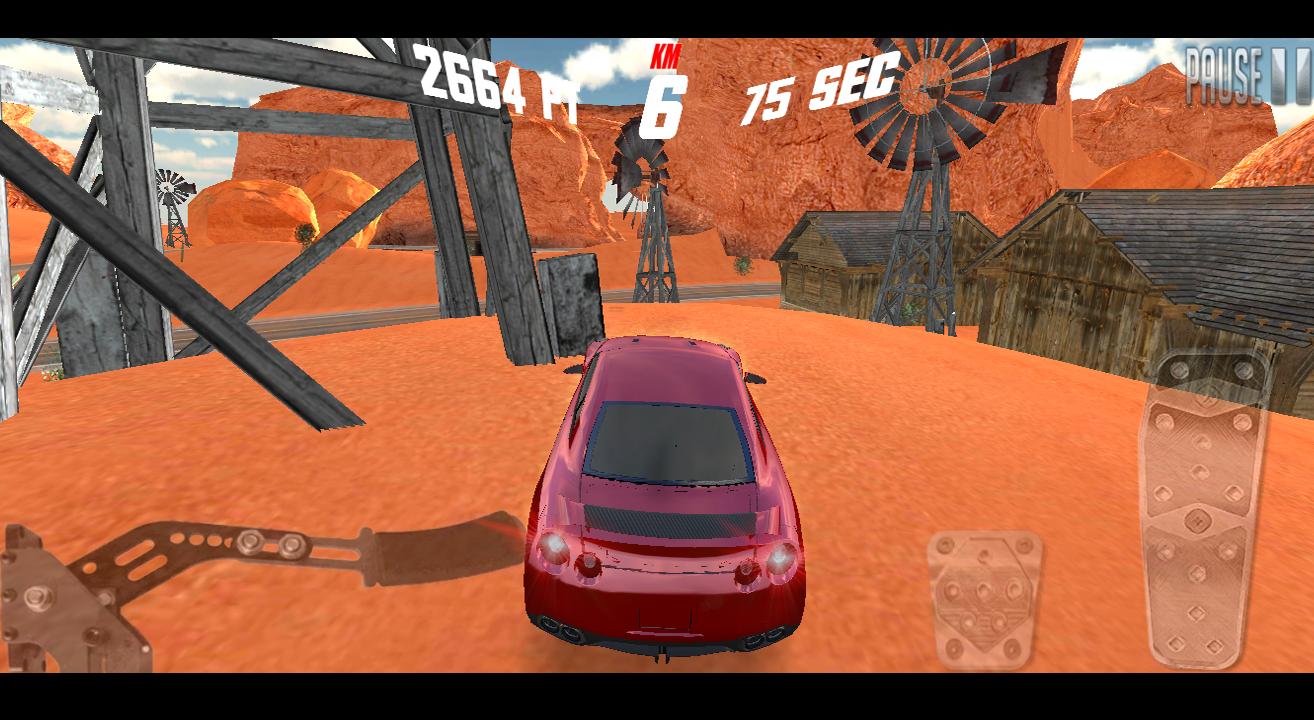Select the square brake pedal icon

click(x=985, y=600)
